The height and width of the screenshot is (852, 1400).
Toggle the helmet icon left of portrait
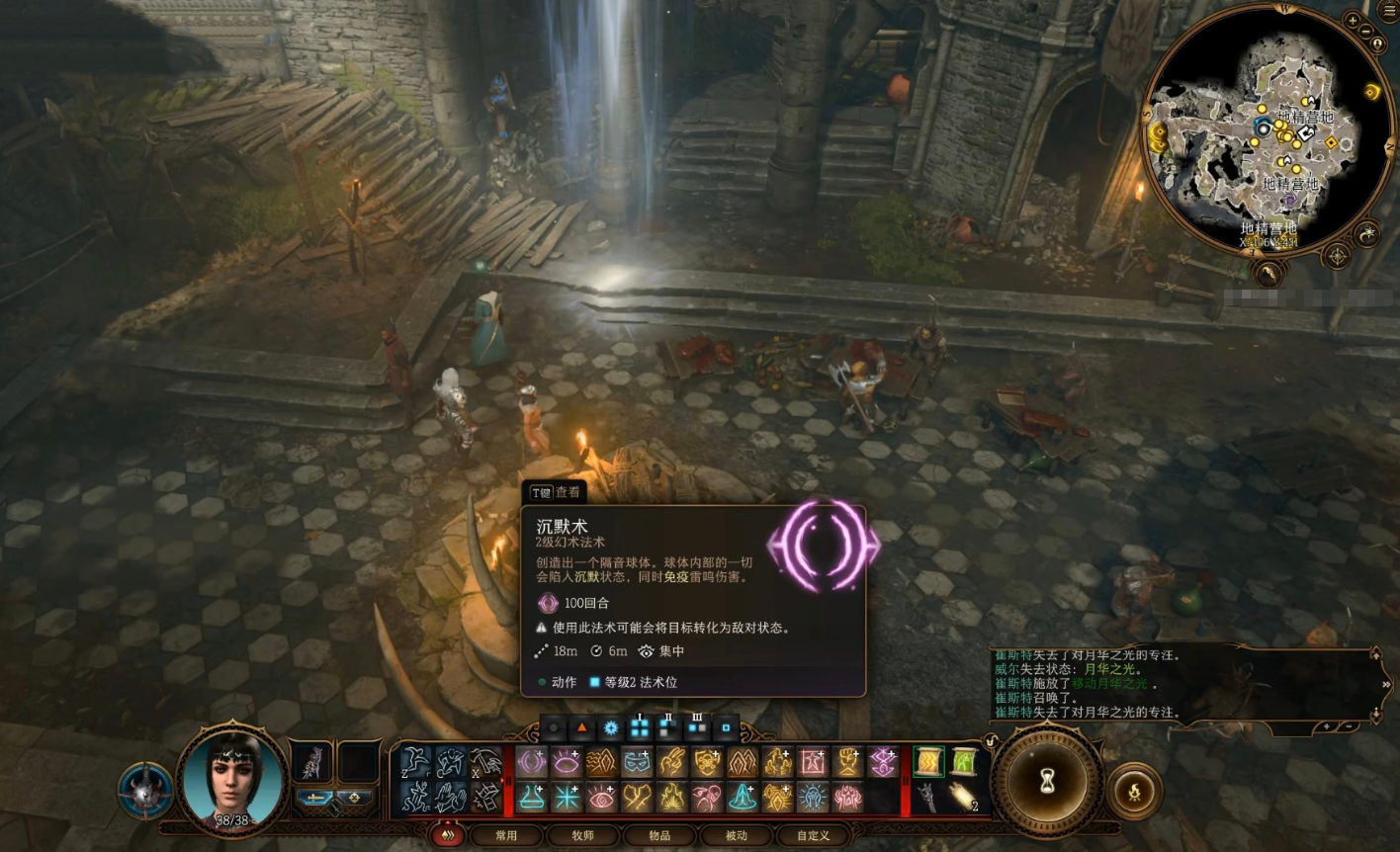(145, 791)
